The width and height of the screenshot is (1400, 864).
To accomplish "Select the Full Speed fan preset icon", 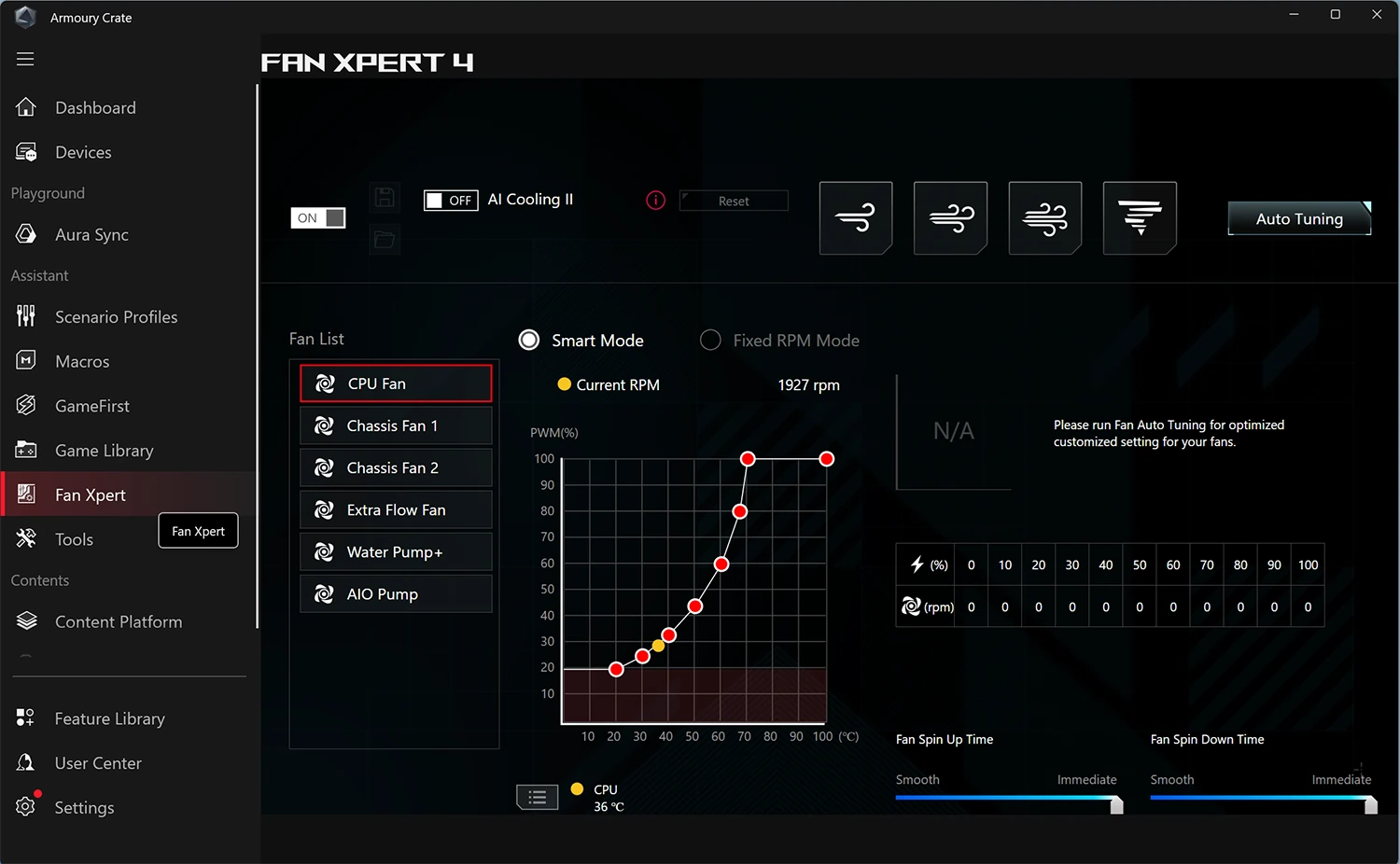I will (1140, 217).
